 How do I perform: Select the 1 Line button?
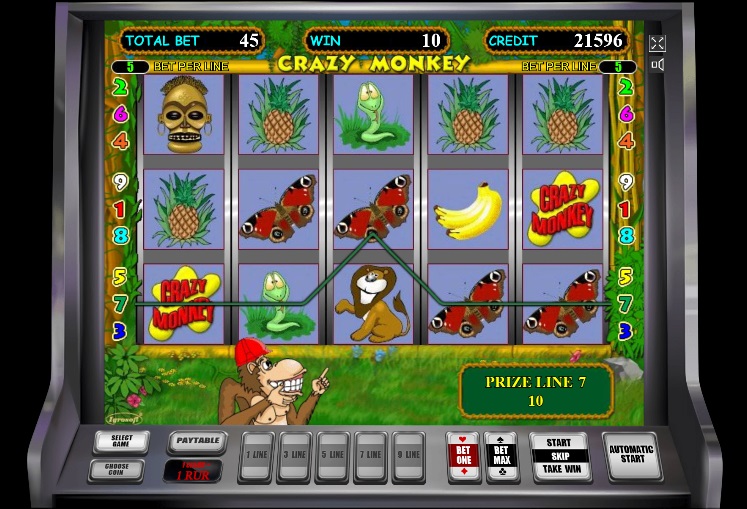(257, 456)
